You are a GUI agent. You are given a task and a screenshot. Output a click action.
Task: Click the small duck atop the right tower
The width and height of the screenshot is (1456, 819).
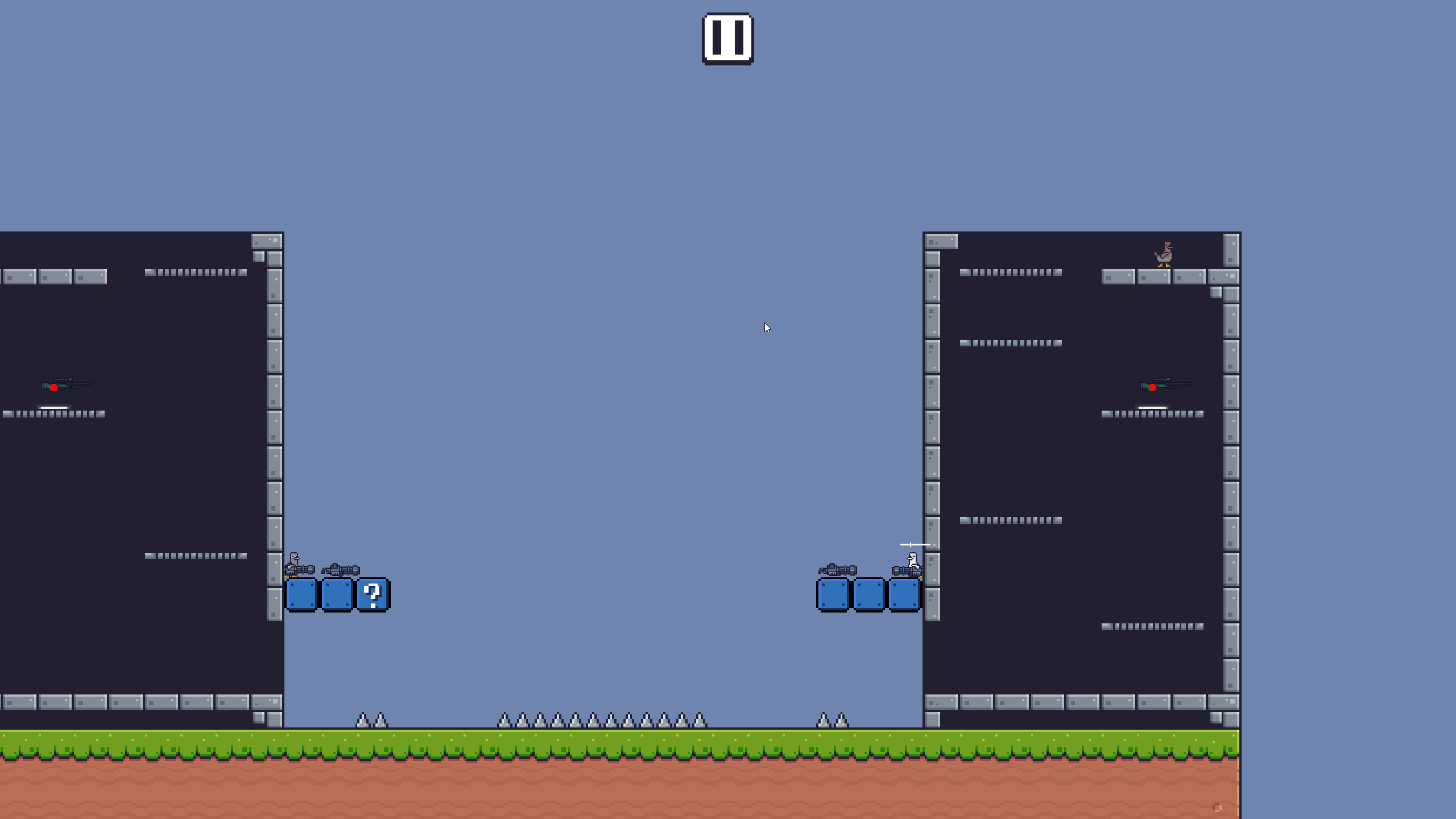click(x=1164, y=253)
